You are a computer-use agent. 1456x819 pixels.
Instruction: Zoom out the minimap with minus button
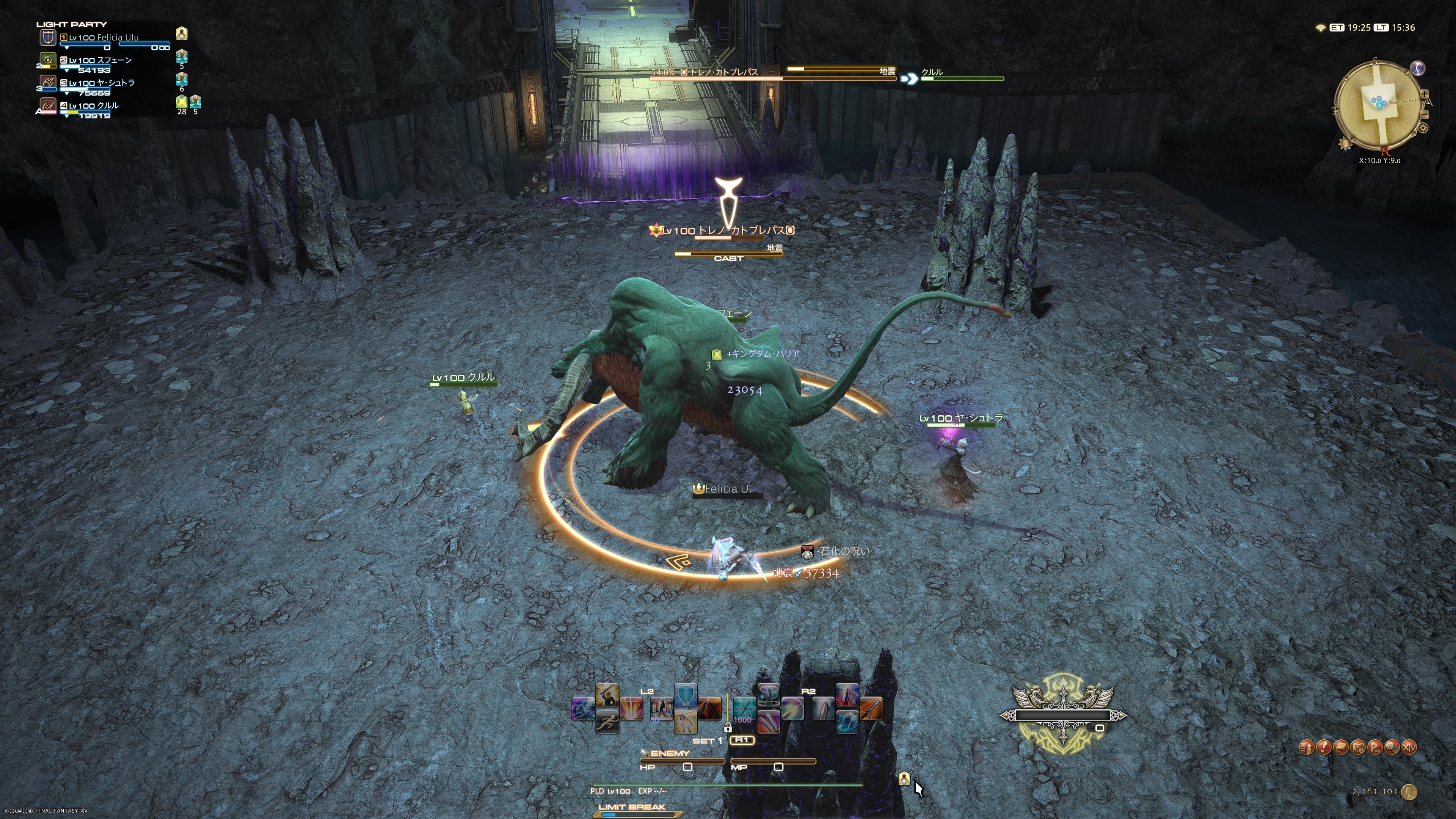point(1425,114)
